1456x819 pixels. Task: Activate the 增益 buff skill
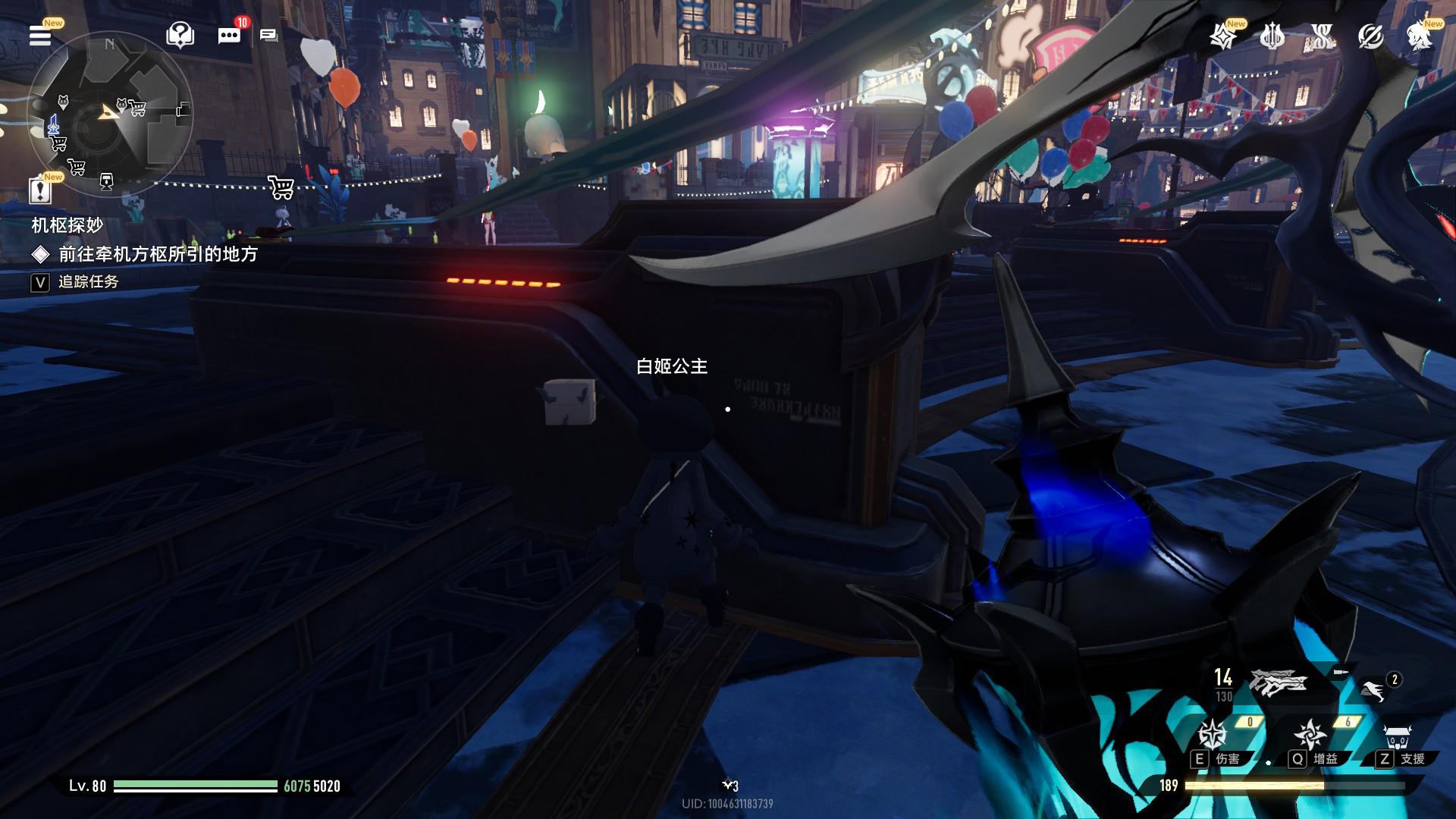[x=1310, y=735]
